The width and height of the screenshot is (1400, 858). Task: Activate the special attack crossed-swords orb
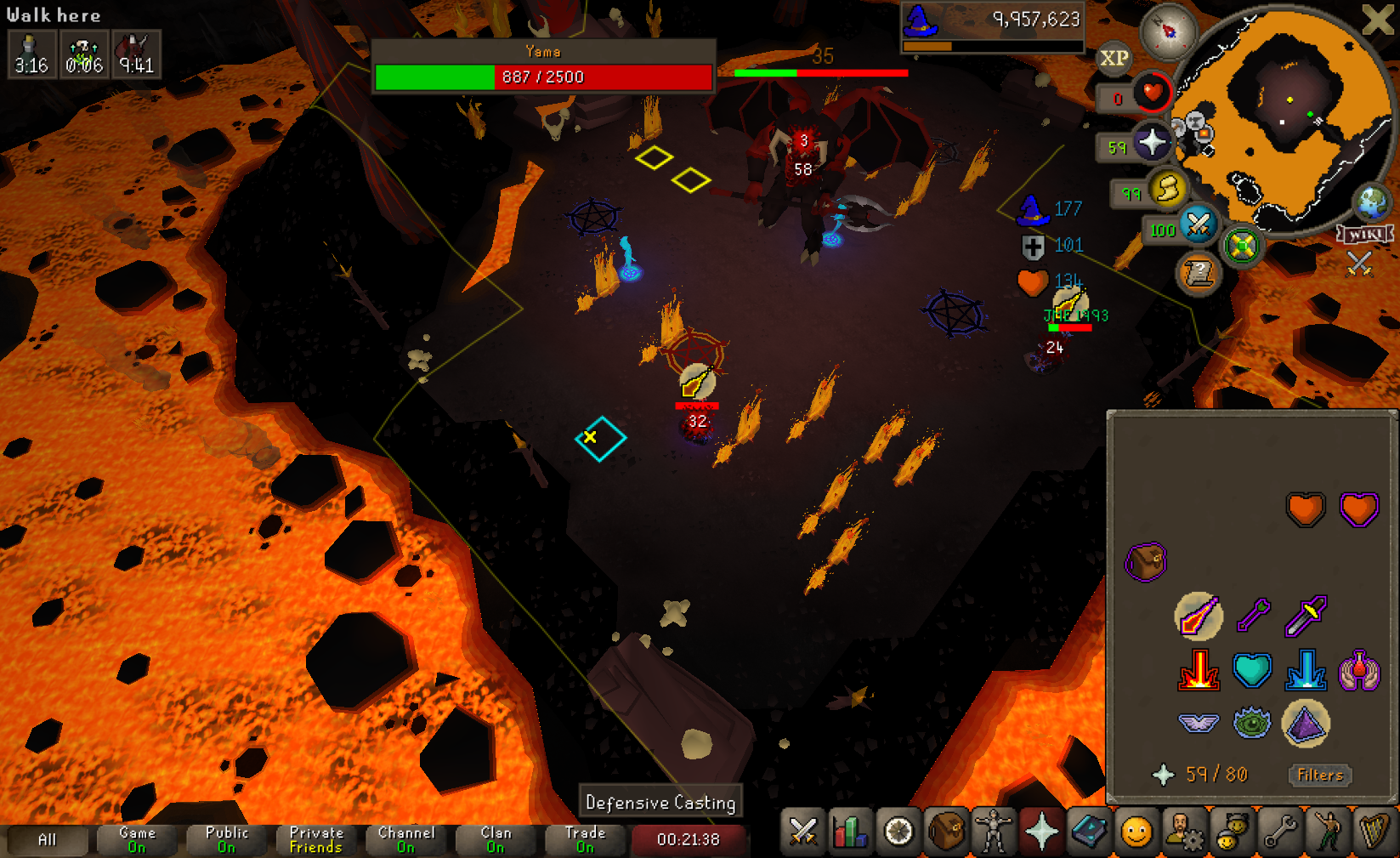(1198, 224)
